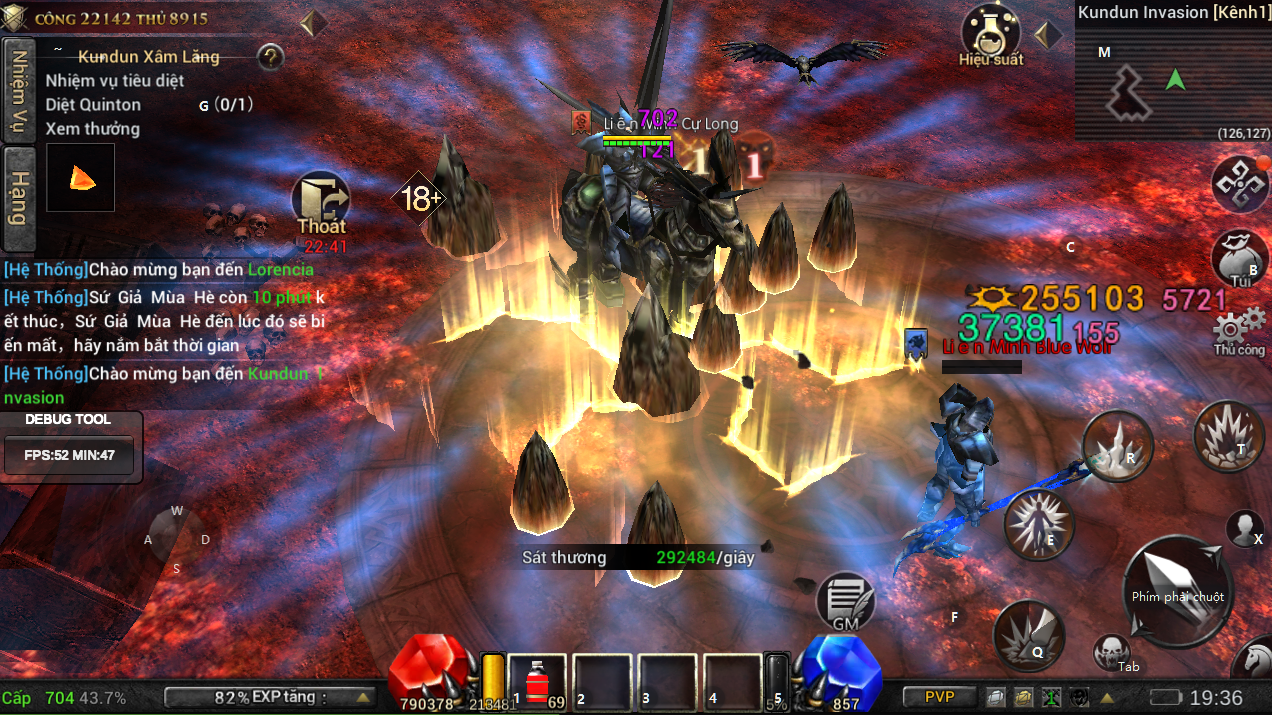Image resolution: width=1272 pixels, height=715 pixels.
Task: Open the Thủ công gear menu
Action: tap(1240, 329)
